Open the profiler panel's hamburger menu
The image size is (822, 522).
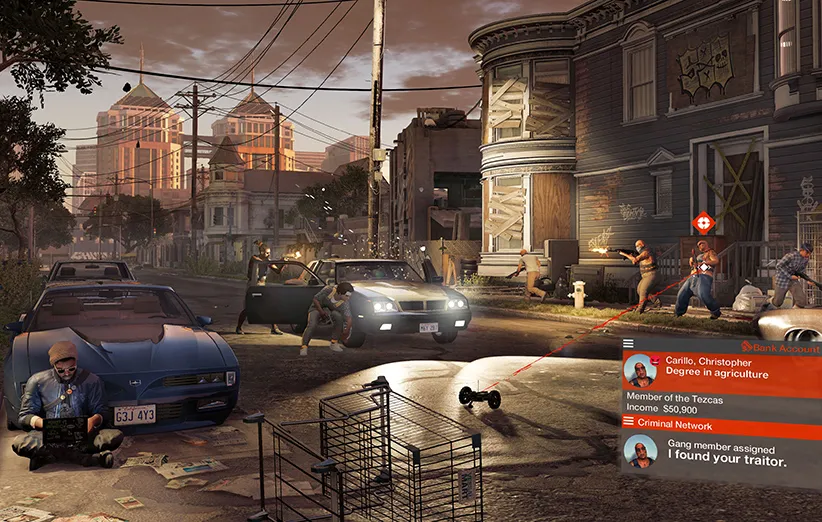(628, 344)
